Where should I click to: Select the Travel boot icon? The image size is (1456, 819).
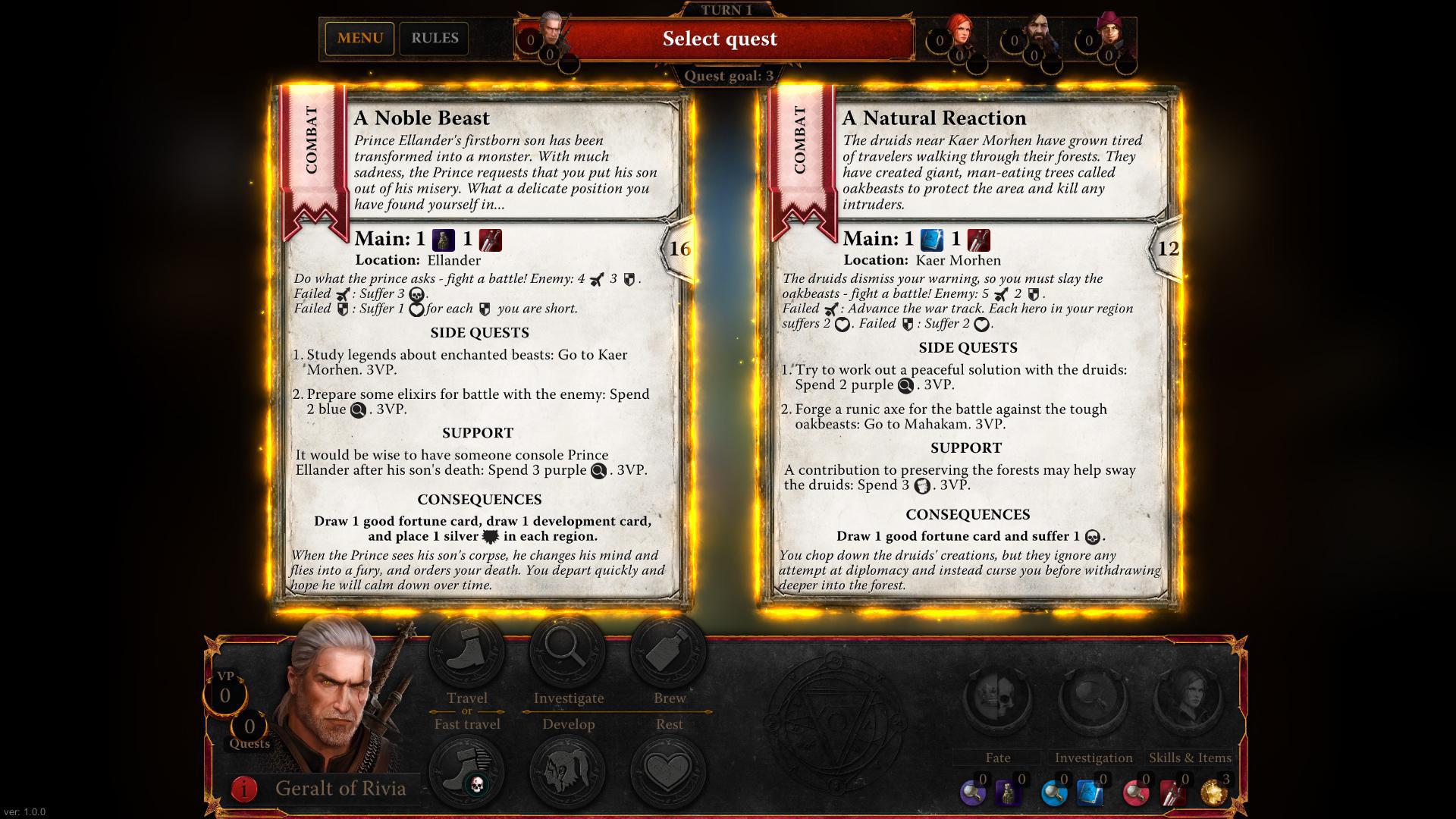tap(466, 650)
